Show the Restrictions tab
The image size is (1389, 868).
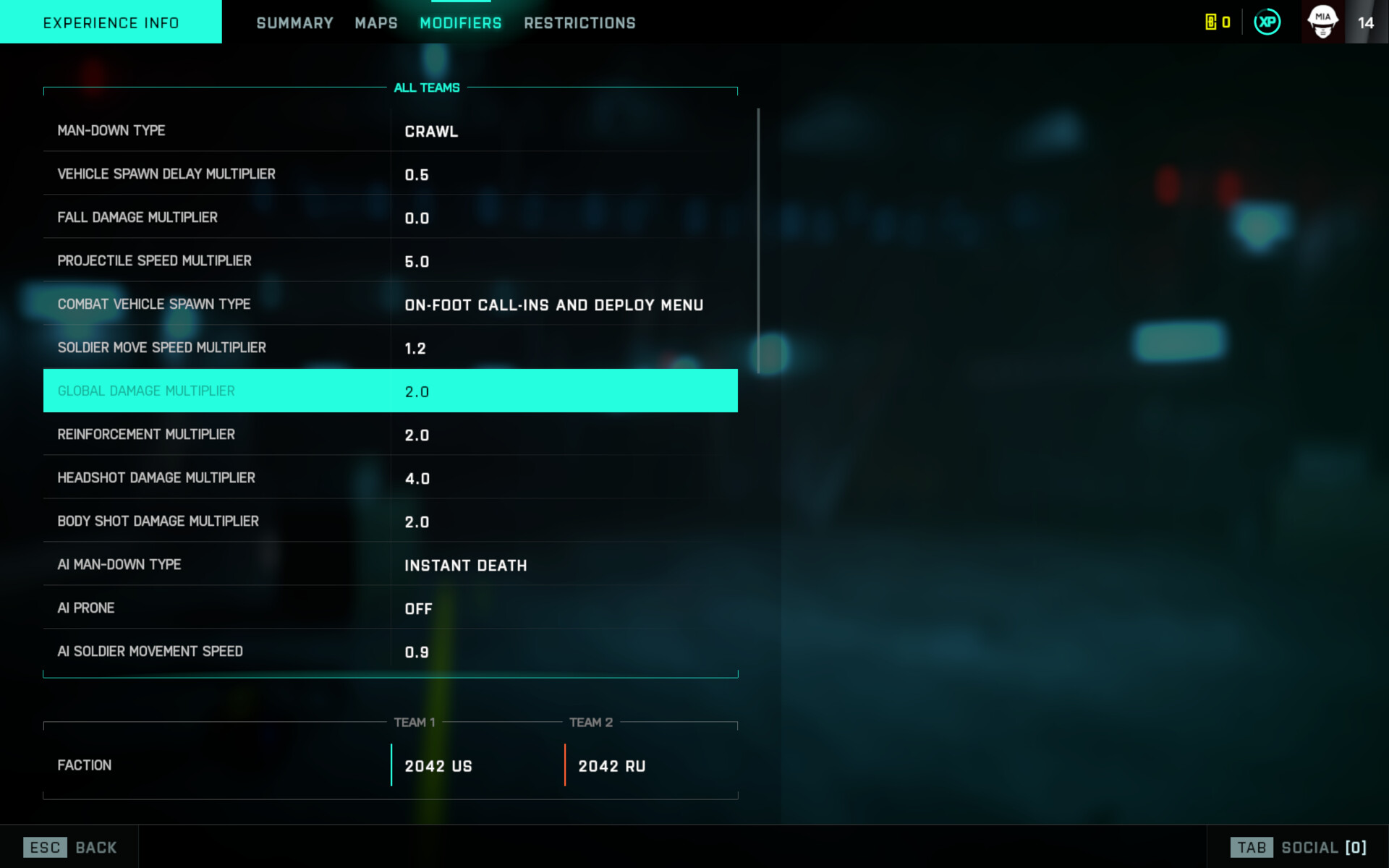pyautogui.click(x=579, y=23)
